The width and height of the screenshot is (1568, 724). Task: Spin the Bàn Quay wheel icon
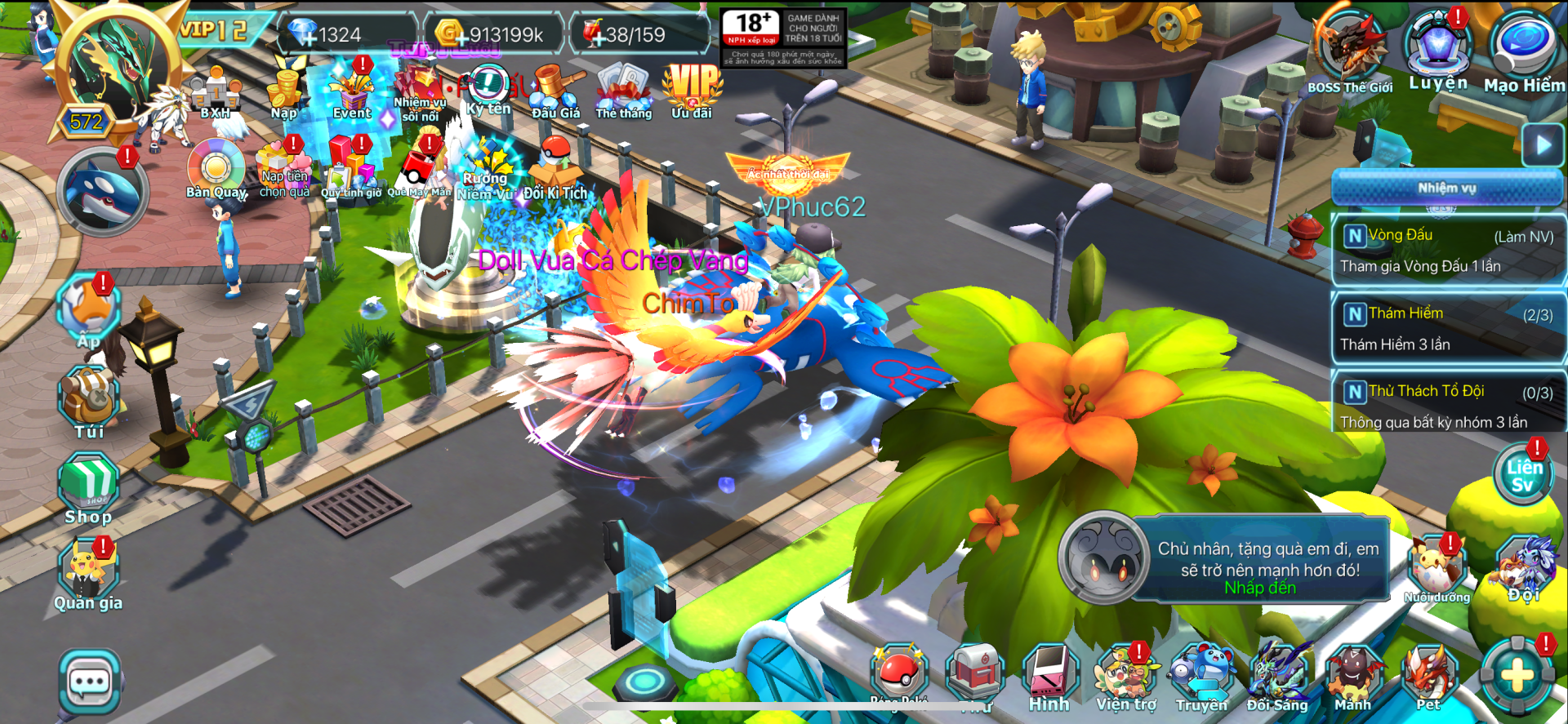click(x=216, y=169)
